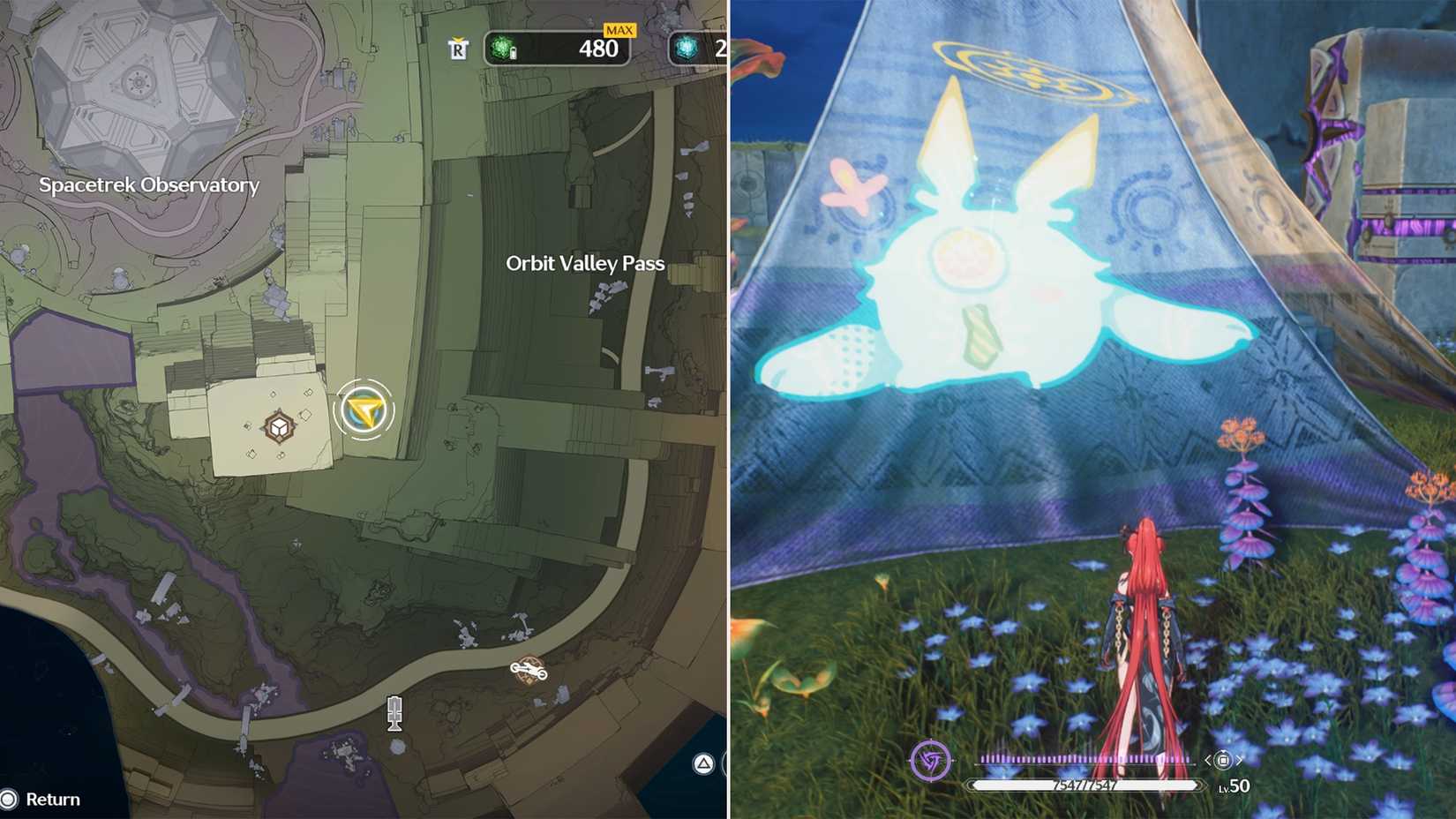Click the Lv.50 level indicator
The image size is (1456, 819).
coord(1235,785)
